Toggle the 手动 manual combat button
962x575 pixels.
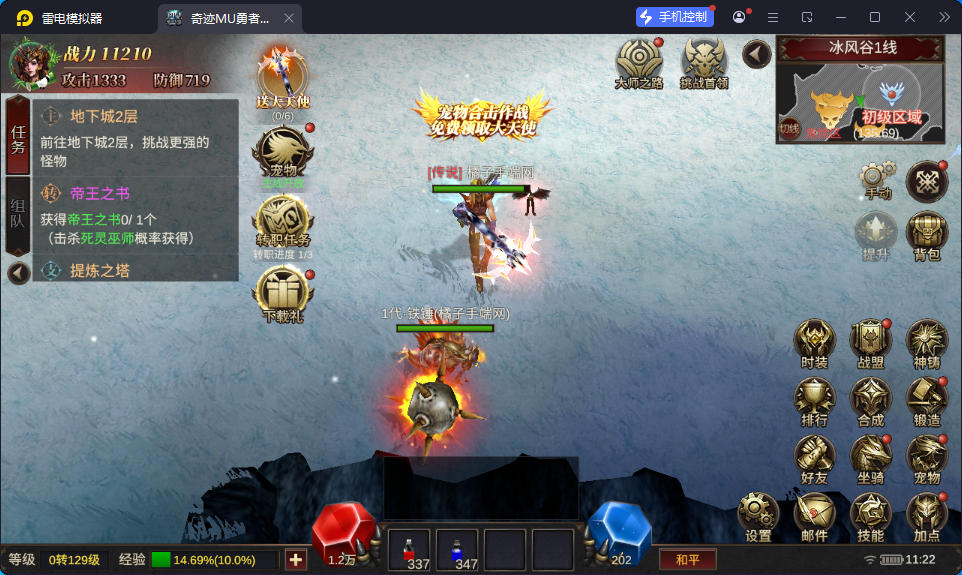pos(876,179)
